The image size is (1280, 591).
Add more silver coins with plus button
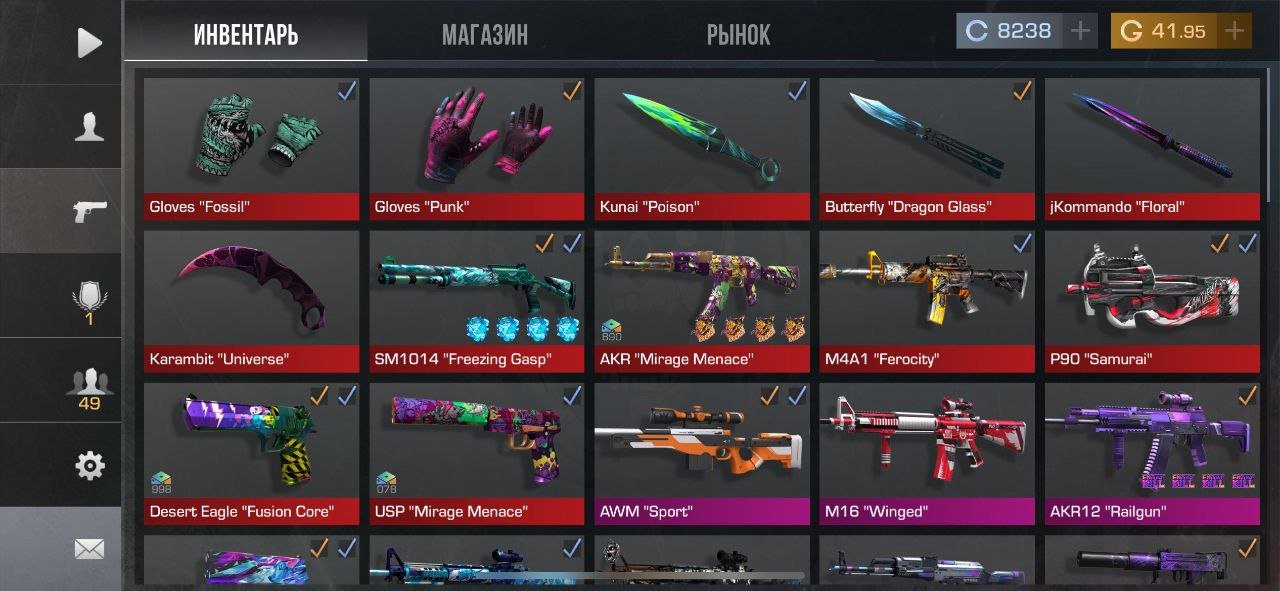1080,31
